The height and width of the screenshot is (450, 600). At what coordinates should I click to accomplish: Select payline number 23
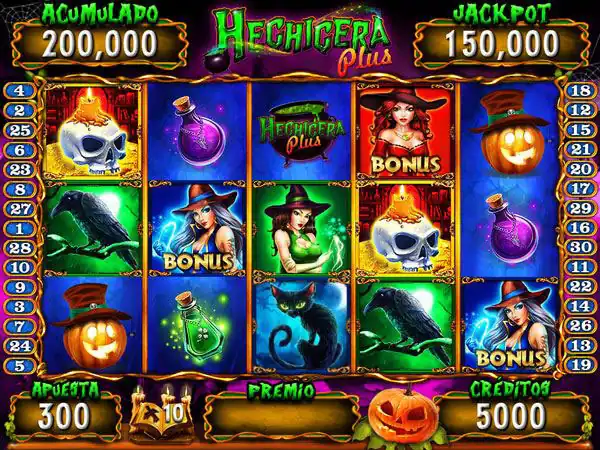click(x=20, y=169)
